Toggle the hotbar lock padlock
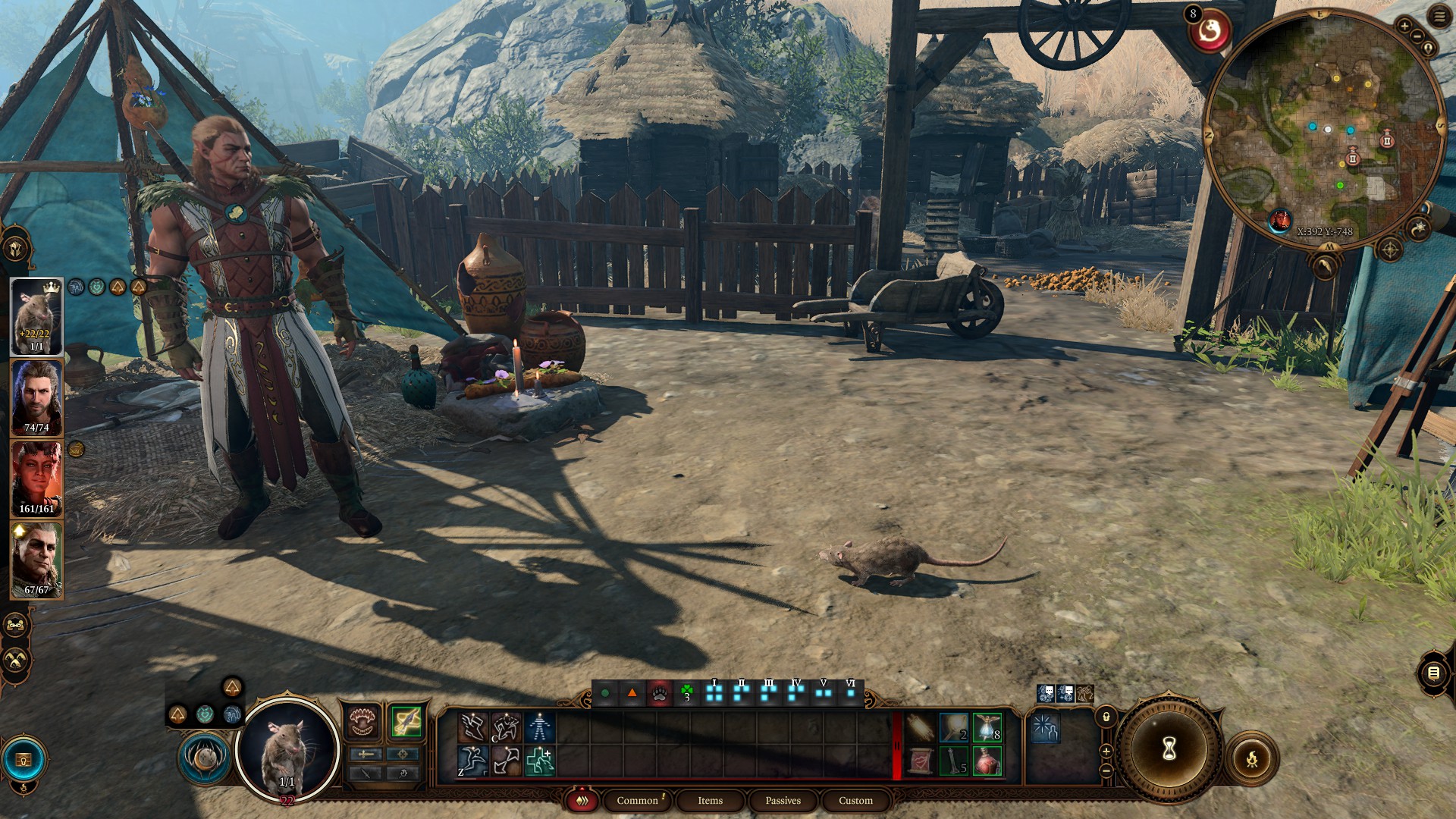Image resolution: width=1456 pixels, height=819 pixels. pyautogui.click(x=1106, y=717)
